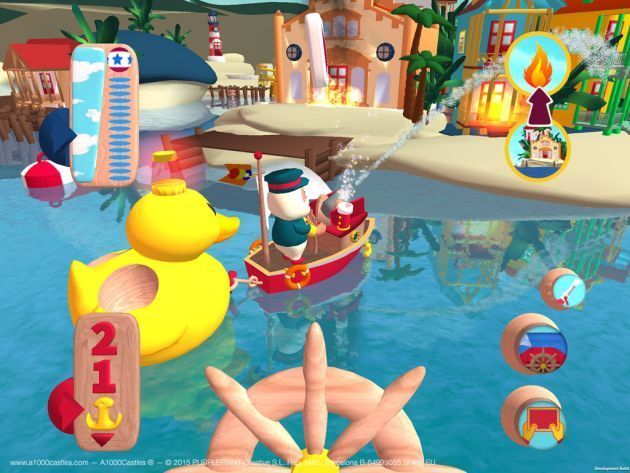Tap the anchor gear selector panel
The height and width of the screenshot is (473, 630).
coord(104,382)
